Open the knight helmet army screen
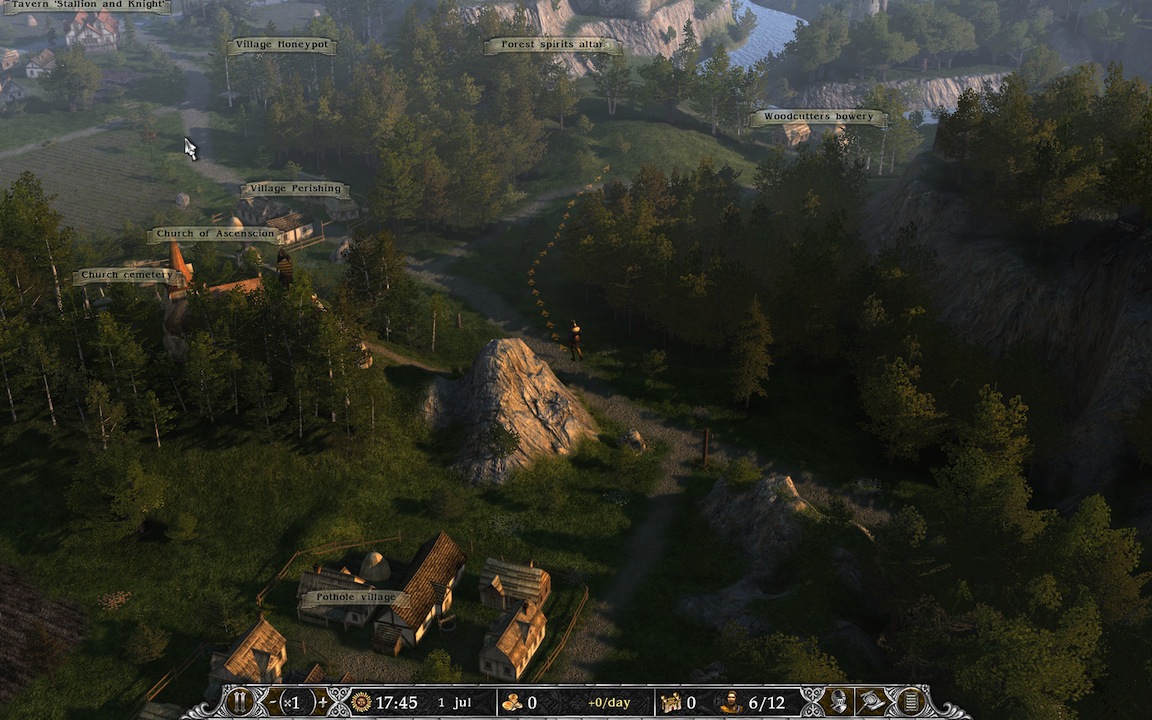The width and height of the screenshot is (1152, 720). click(840, 702)
